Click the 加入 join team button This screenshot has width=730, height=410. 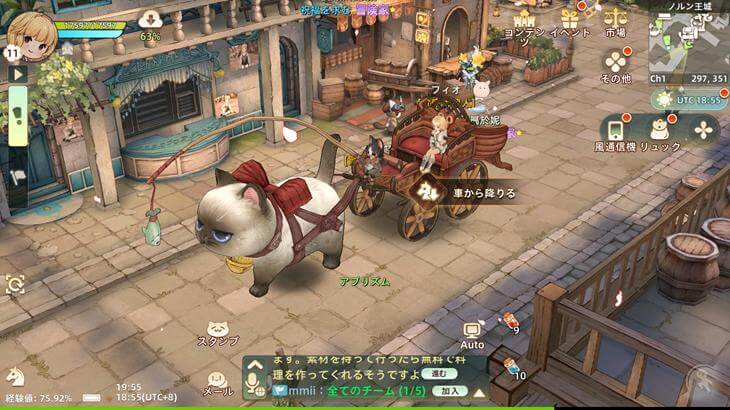point(449,391)
